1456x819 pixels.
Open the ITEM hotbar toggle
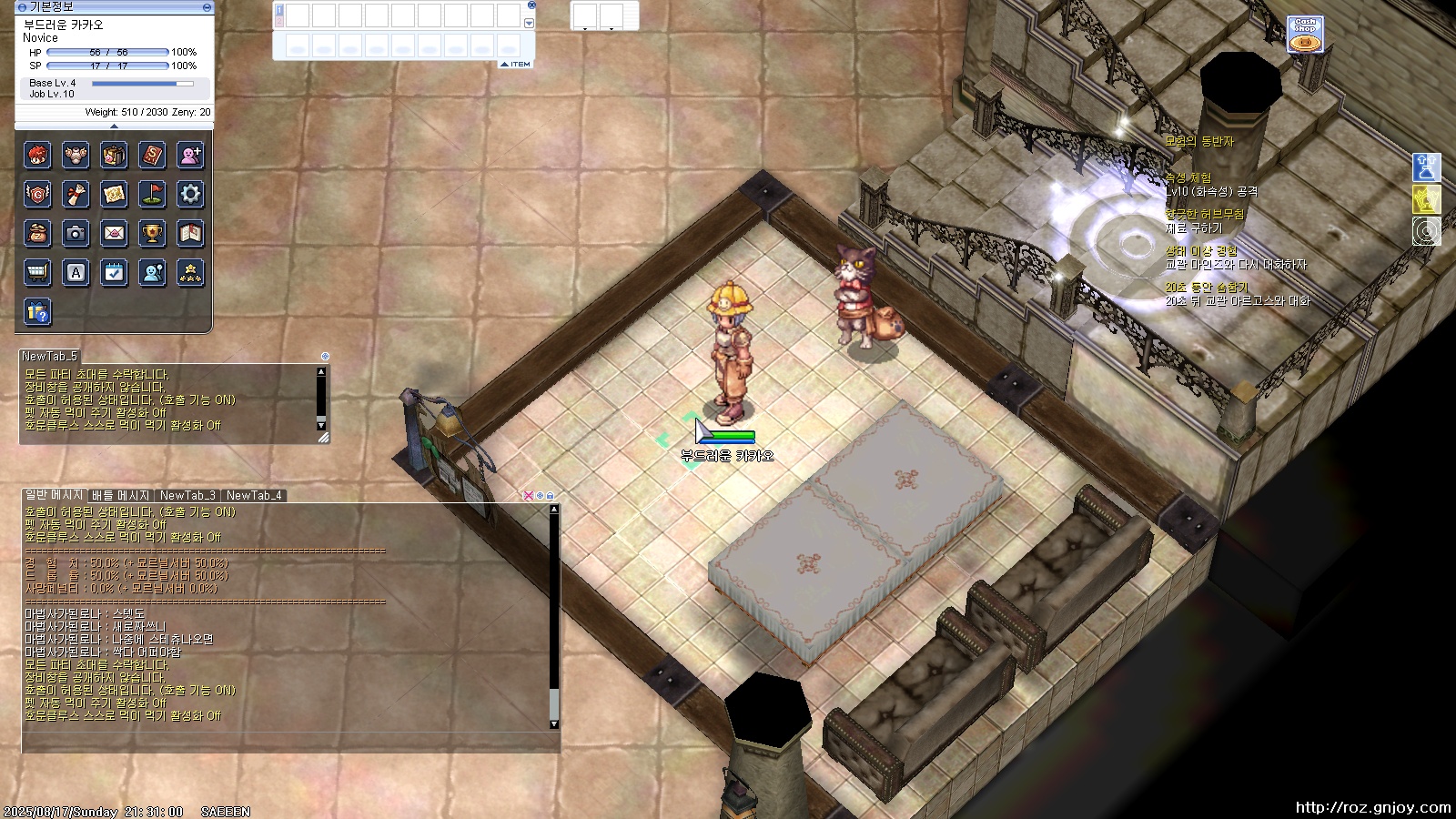516,65
